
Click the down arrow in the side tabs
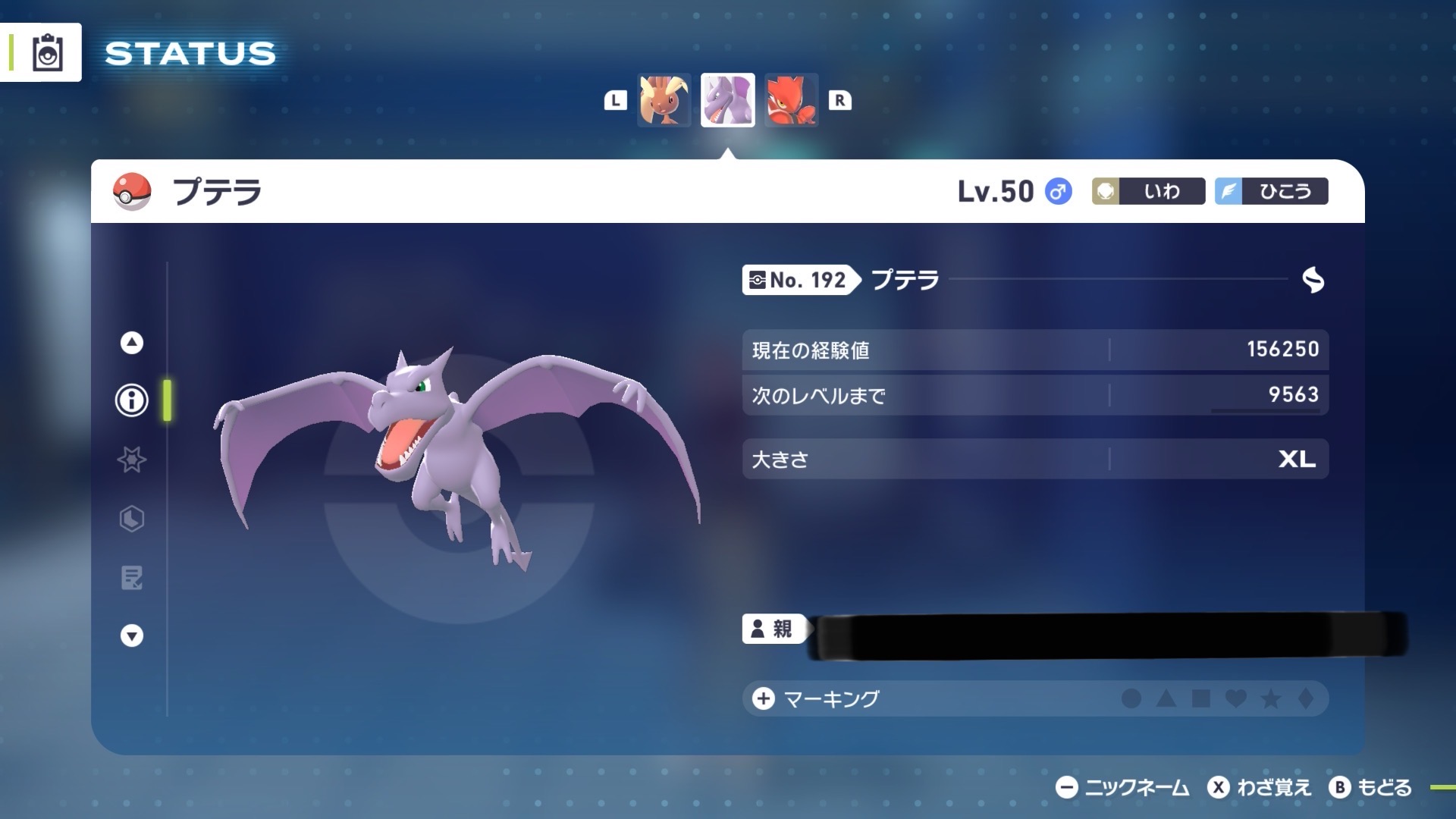click(132, 635)
